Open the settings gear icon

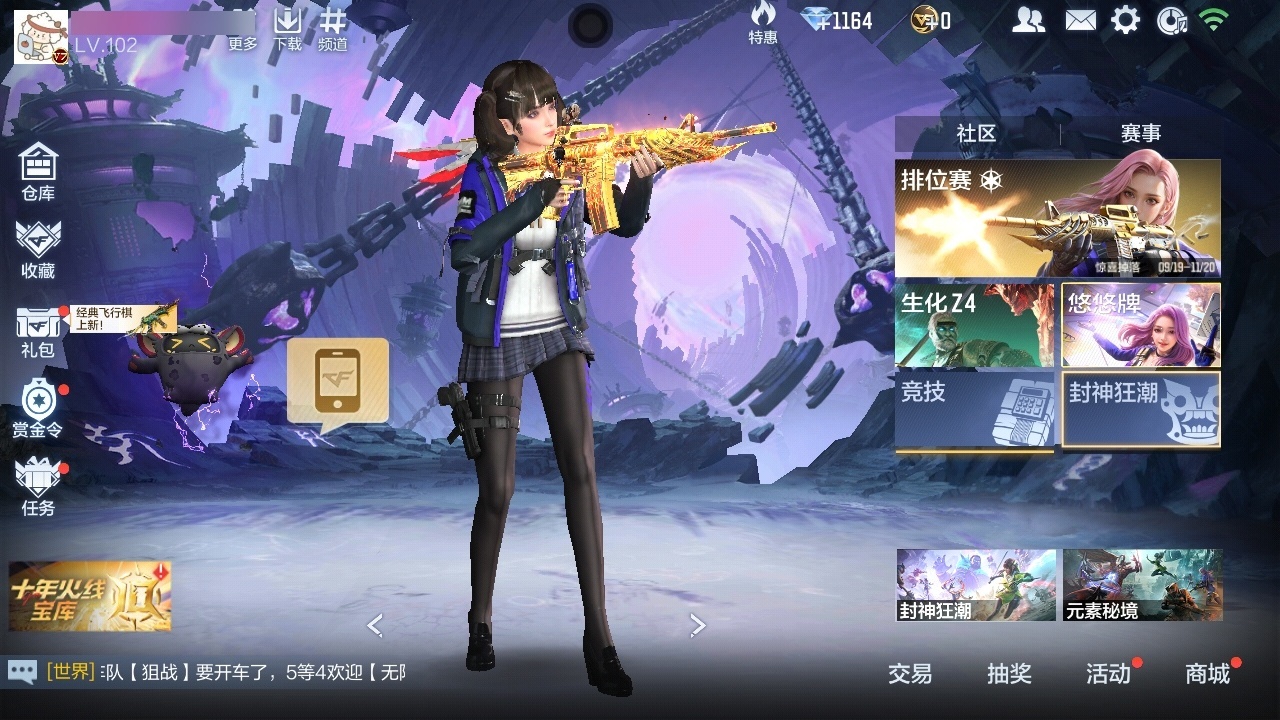1126,20
